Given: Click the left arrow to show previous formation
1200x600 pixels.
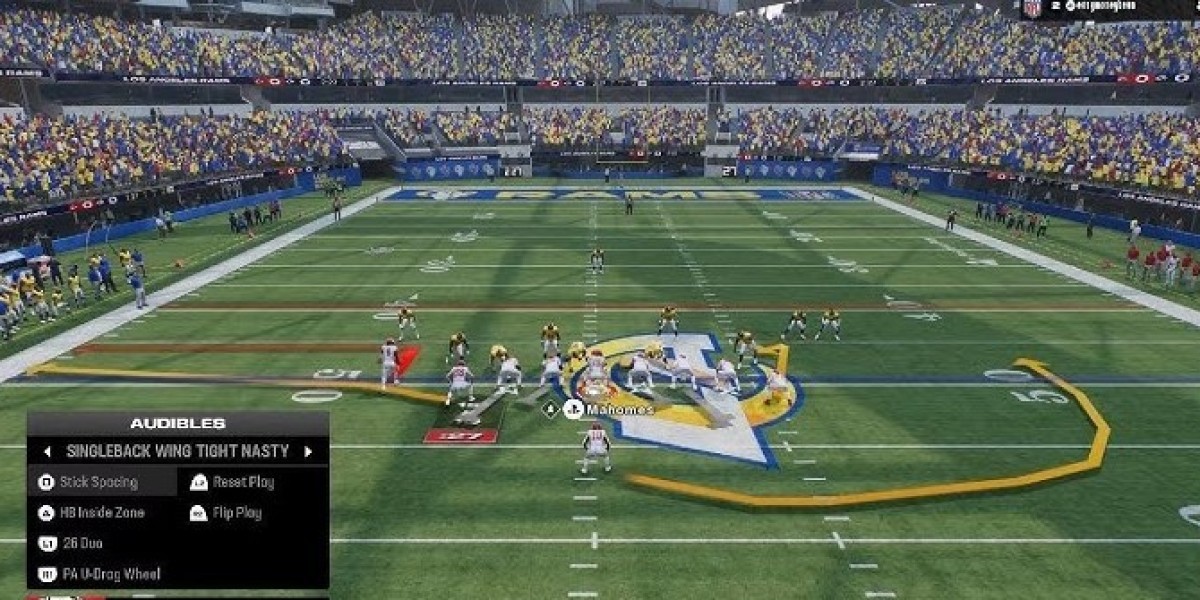Looking at the screenshot, I should tap(47, 452).
